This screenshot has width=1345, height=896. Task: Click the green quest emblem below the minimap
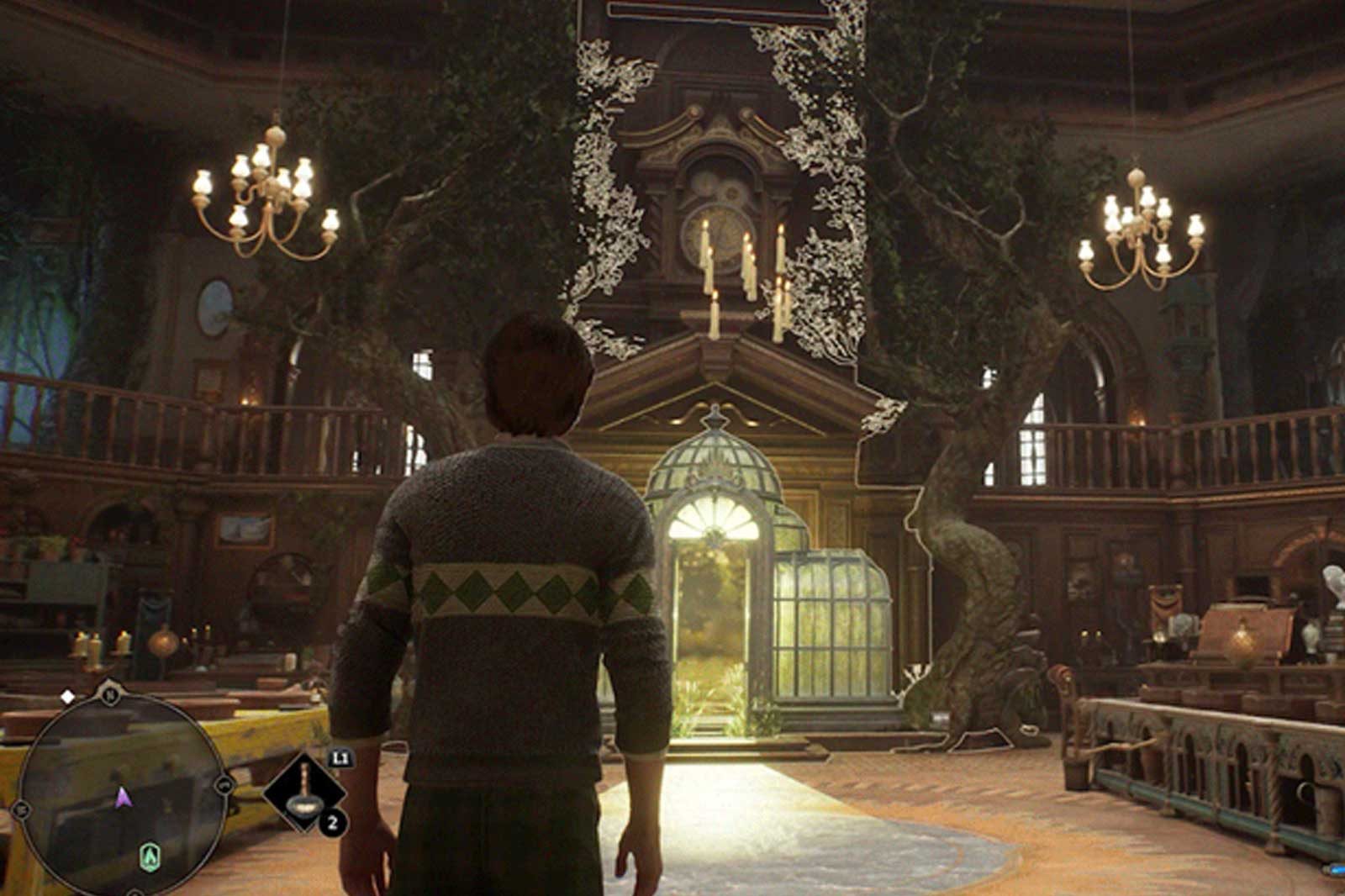coord(149,857)
